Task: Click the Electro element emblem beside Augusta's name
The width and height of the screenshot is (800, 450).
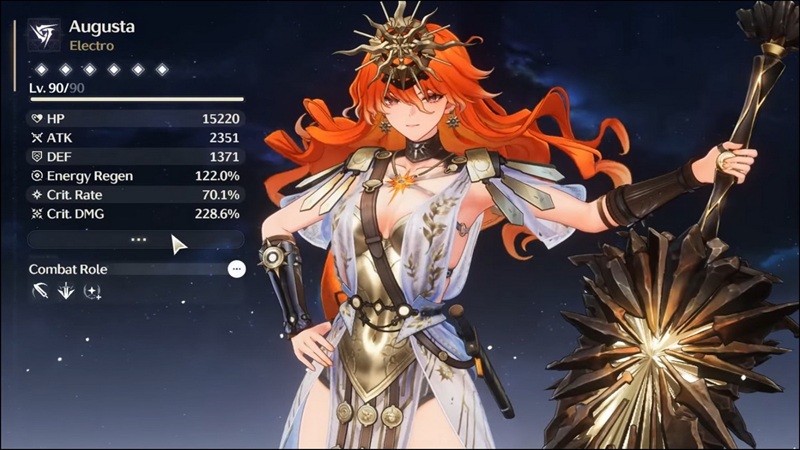Action: 43,36
